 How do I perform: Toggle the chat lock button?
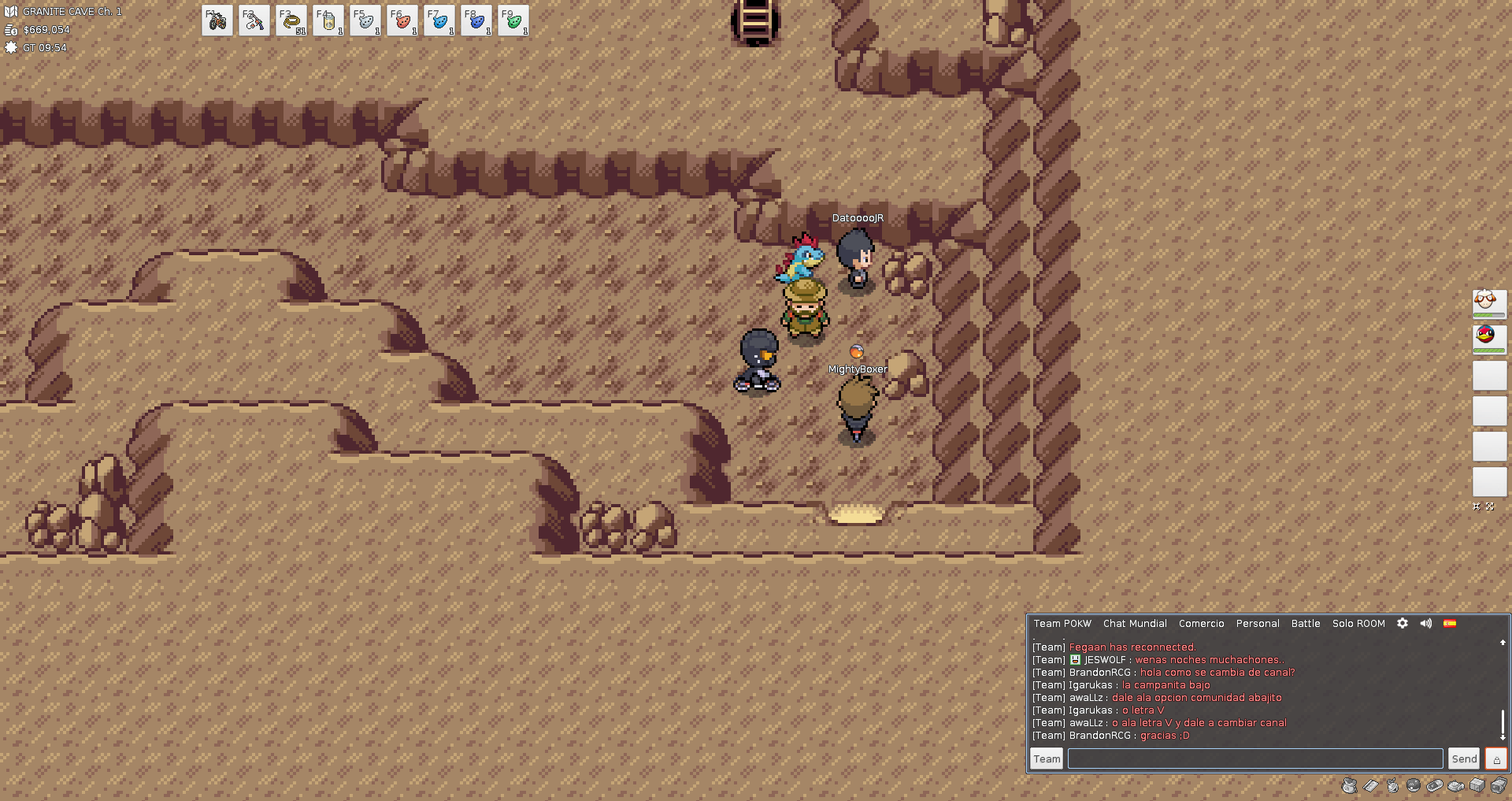pyautogui.click(x=1496, y=759)
